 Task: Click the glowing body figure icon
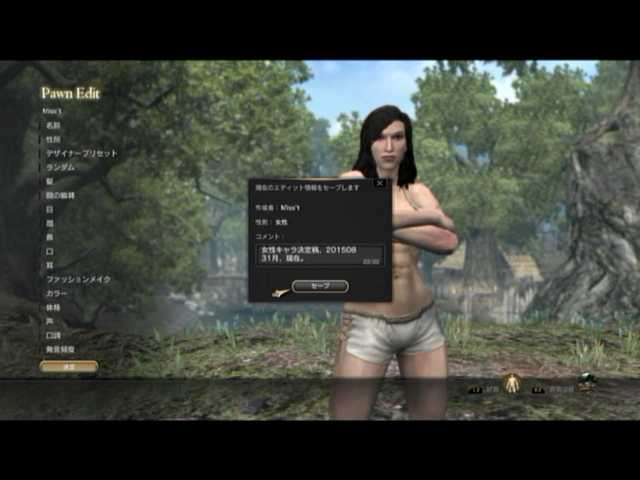point(512,382)
